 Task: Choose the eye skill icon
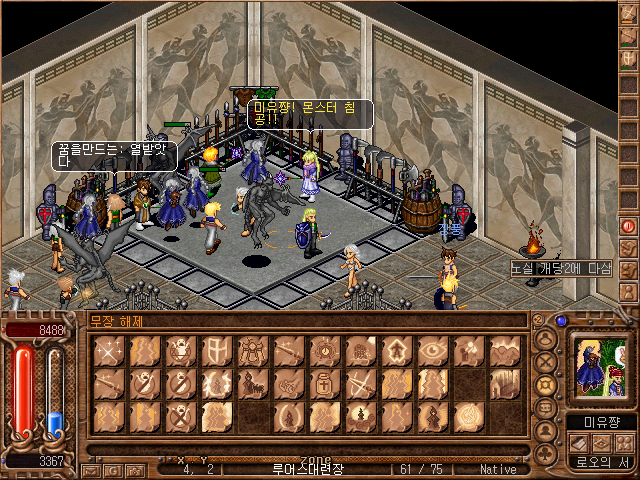433,350
